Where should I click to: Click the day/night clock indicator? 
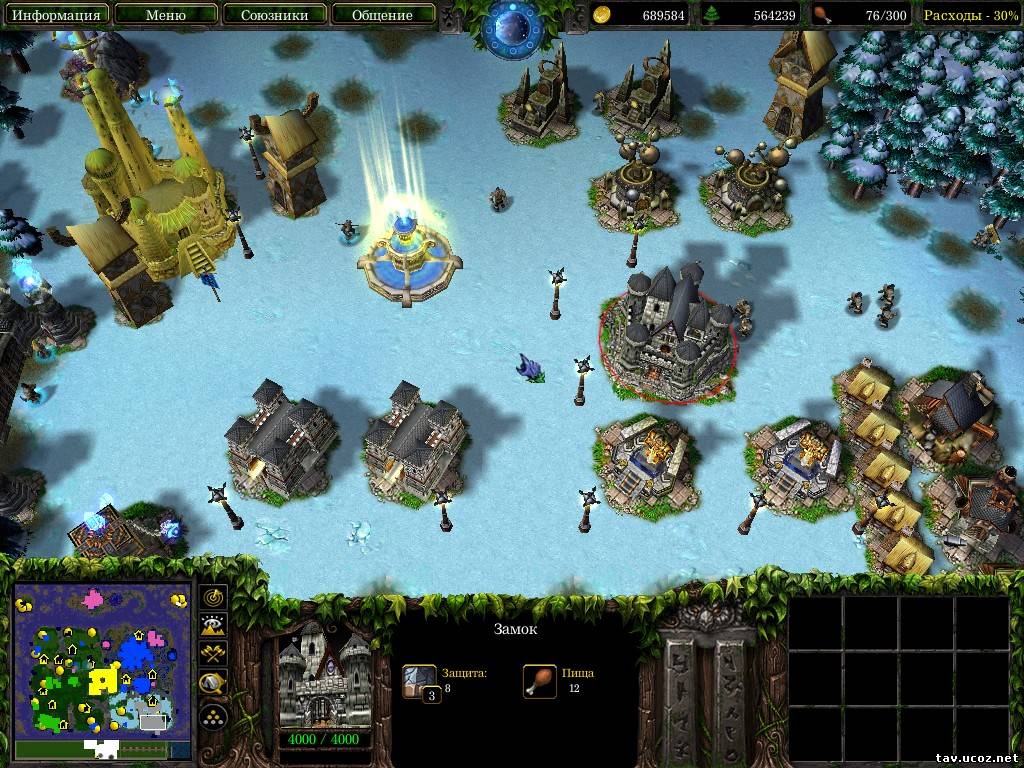tap(513, 28)
